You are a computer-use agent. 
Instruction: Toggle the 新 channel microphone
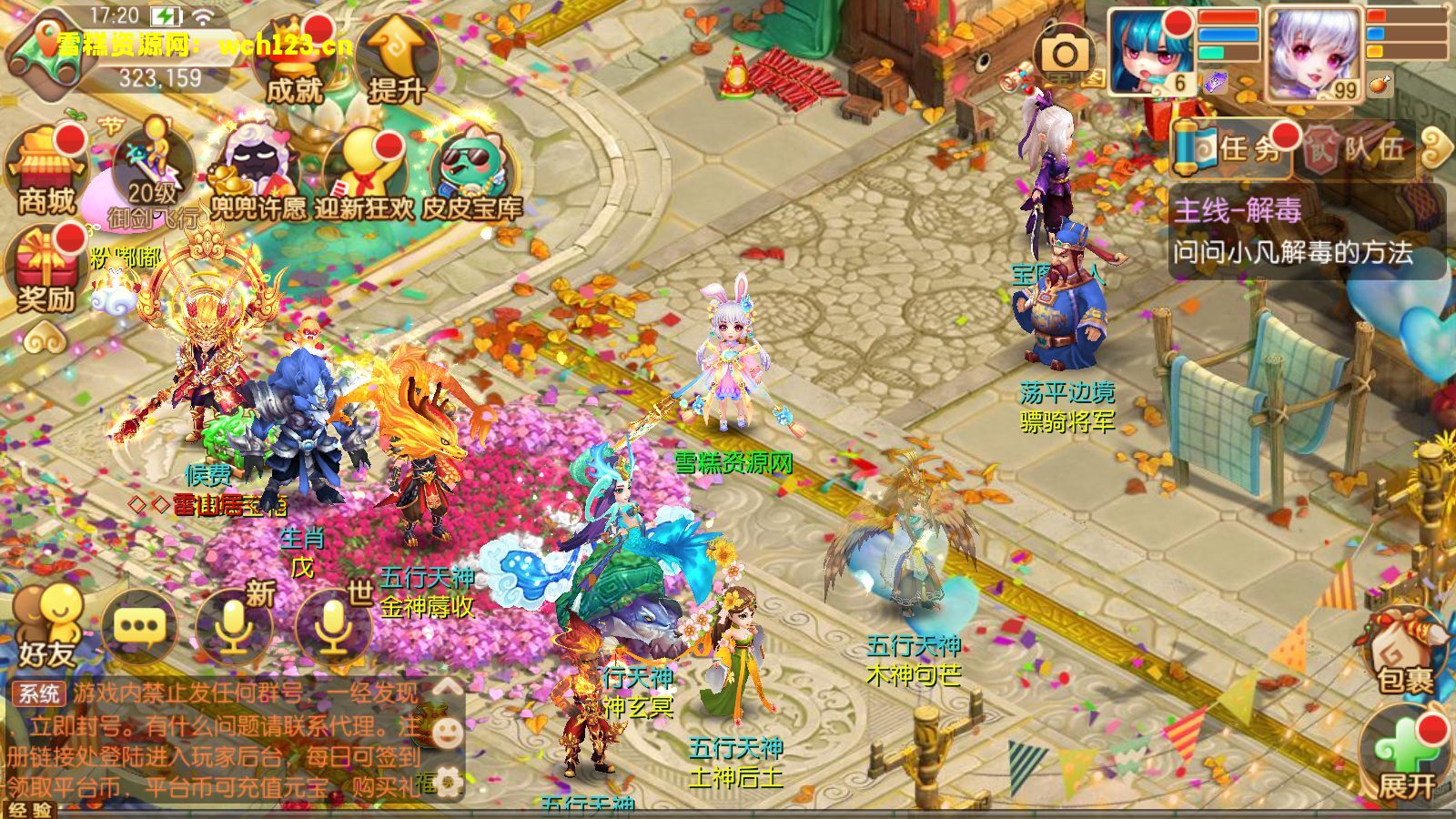pos(232,628)
